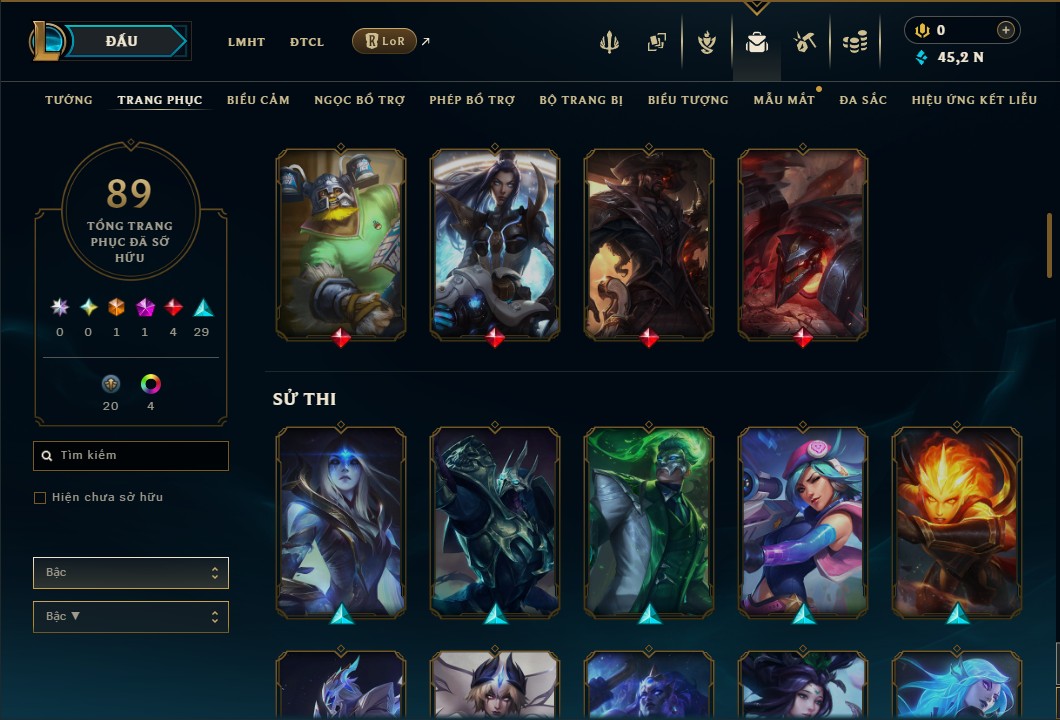Add currency with the plus button
This screenshot has height=720, width=1060.
[1006, 31]
